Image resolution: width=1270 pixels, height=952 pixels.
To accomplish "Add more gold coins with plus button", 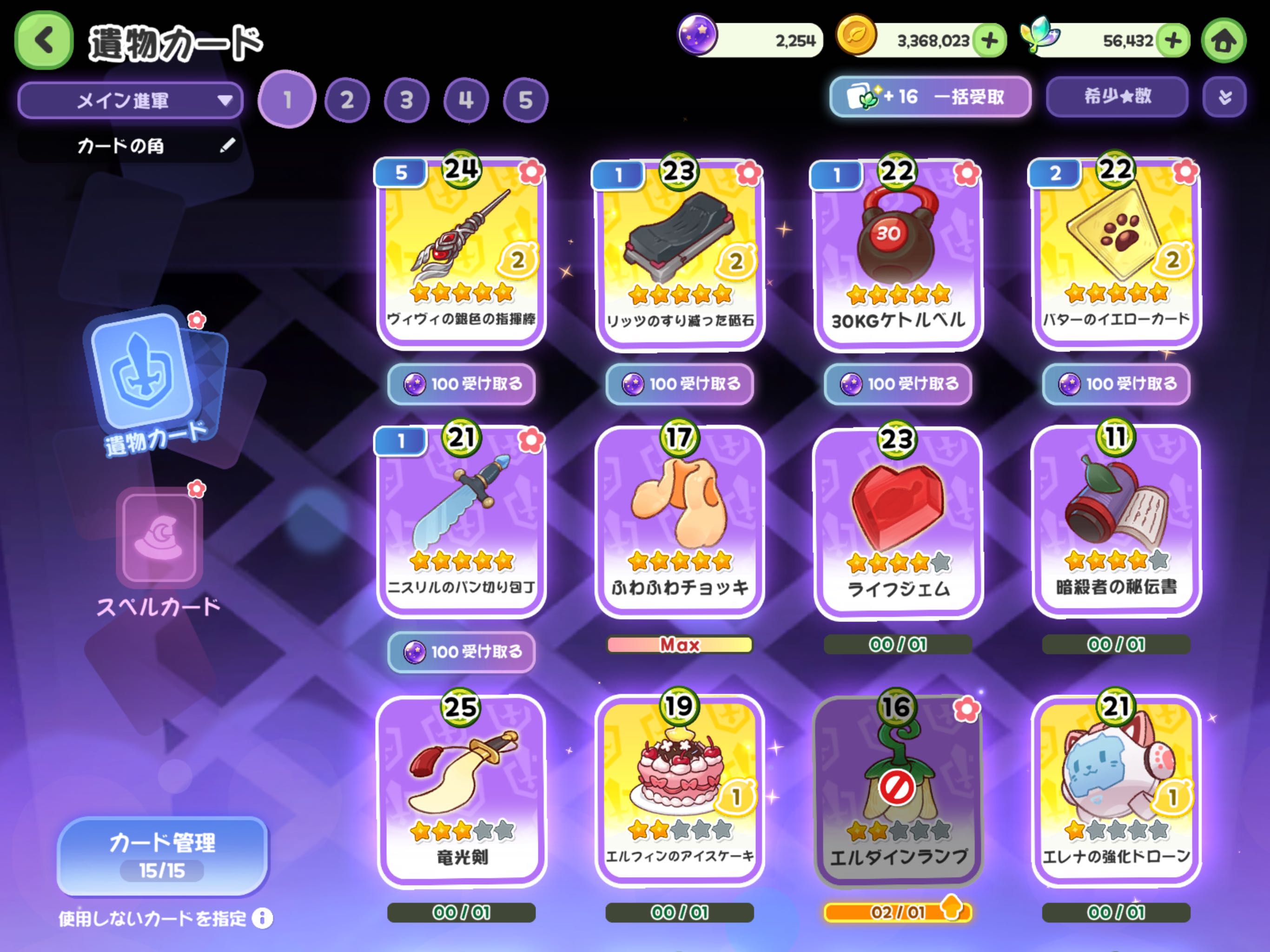I will pyautogui.click(x=990, y=41).
